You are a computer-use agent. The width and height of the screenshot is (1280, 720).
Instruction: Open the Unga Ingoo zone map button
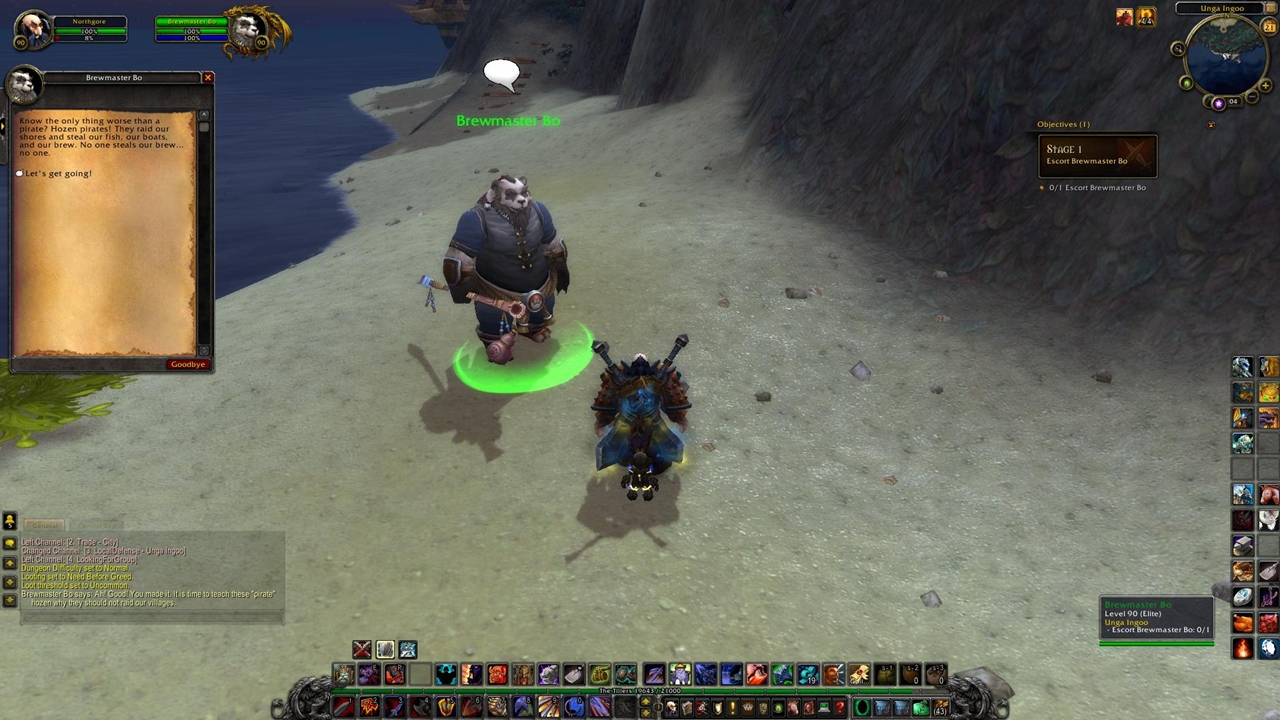coord(1222,8)
